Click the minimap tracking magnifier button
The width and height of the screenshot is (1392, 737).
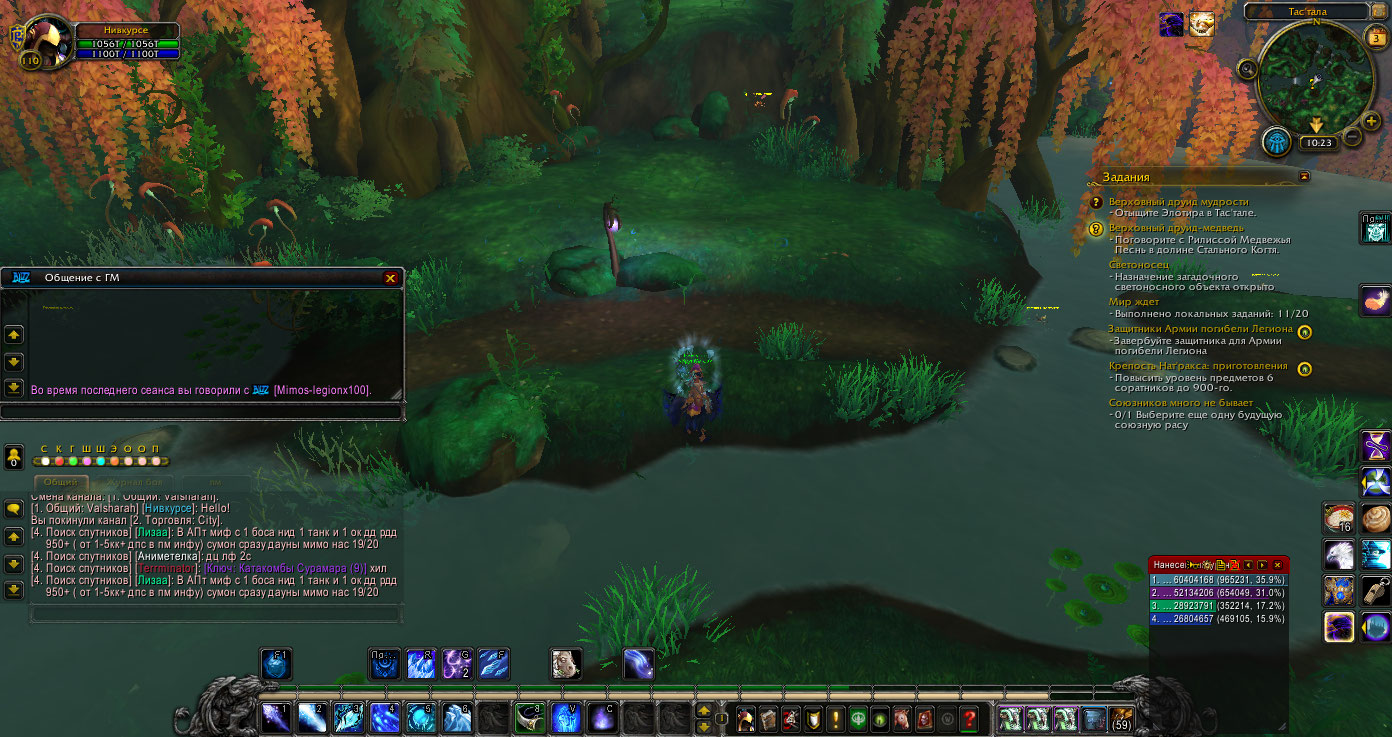(x=1247, y=69)
